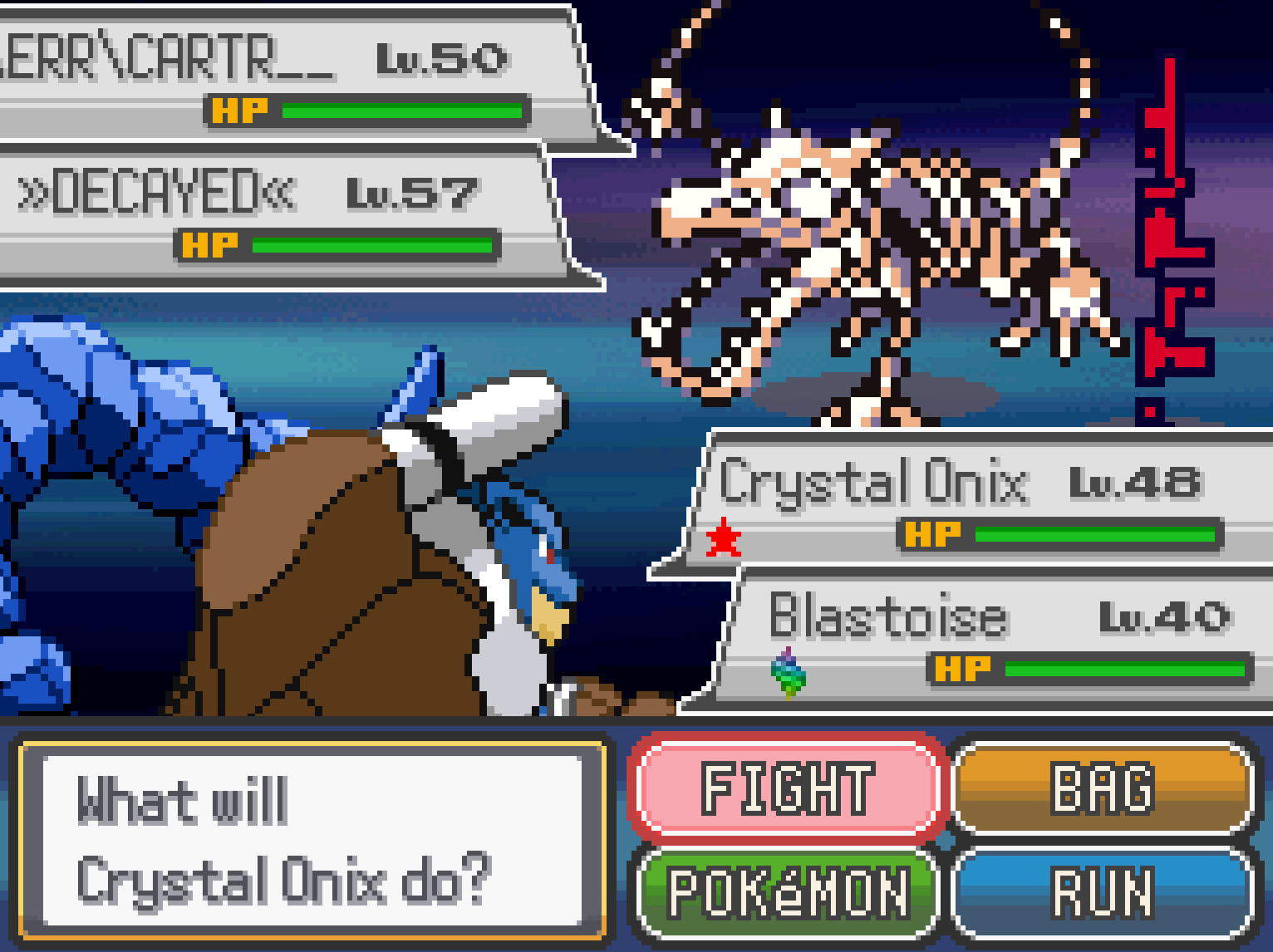Viewport: 1273px width, 952px height.
Task: Select the Blastoise name plate
Action: [x=889, y=616]
